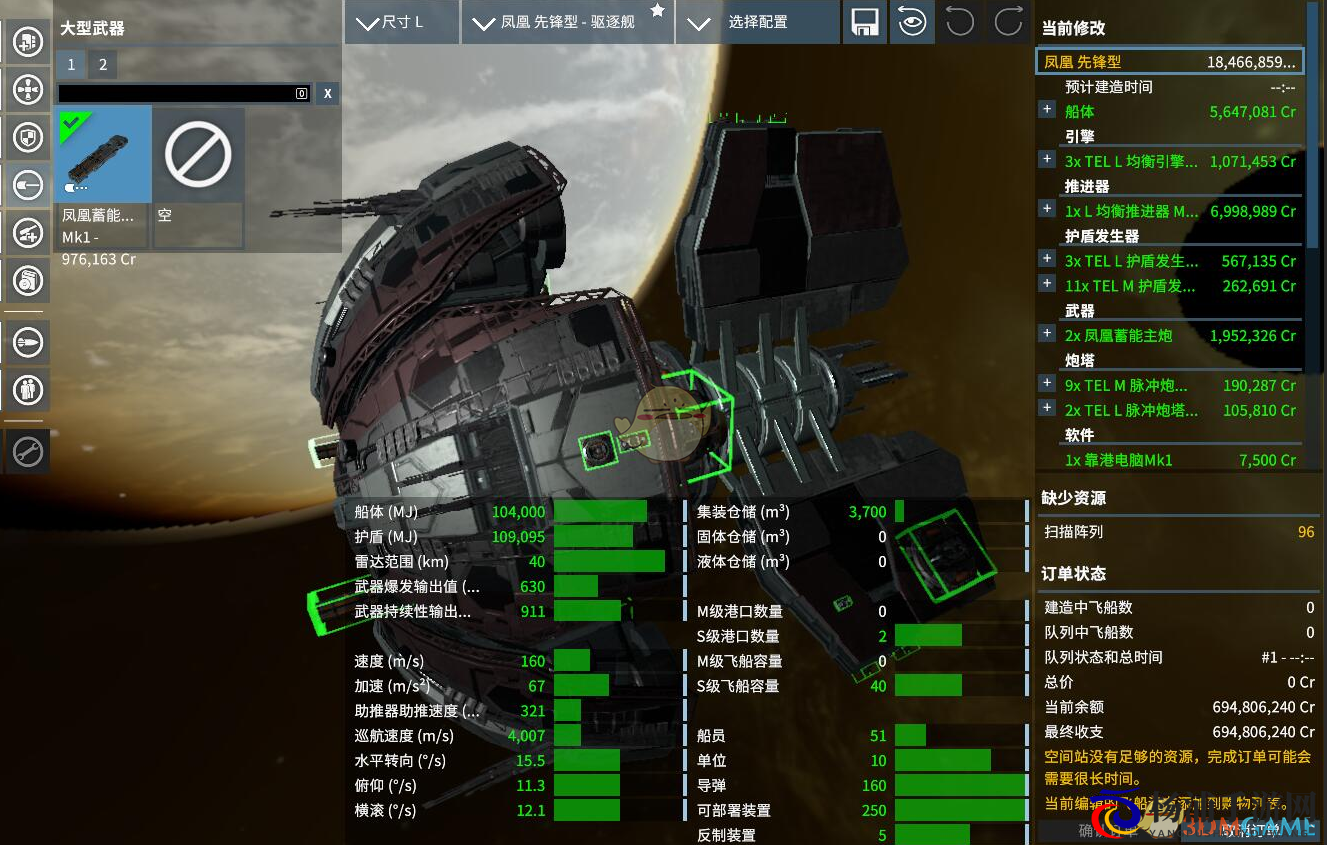The width and height of the screenshot is (1327, 845).
Task: Open the wrench repair category icon
Action: 27,452
